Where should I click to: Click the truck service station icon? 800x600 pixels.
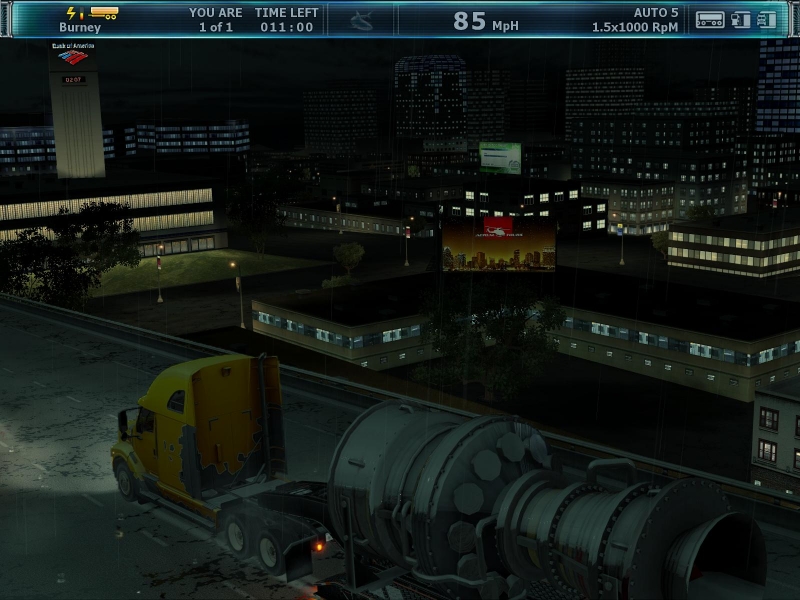coord(767,19)
